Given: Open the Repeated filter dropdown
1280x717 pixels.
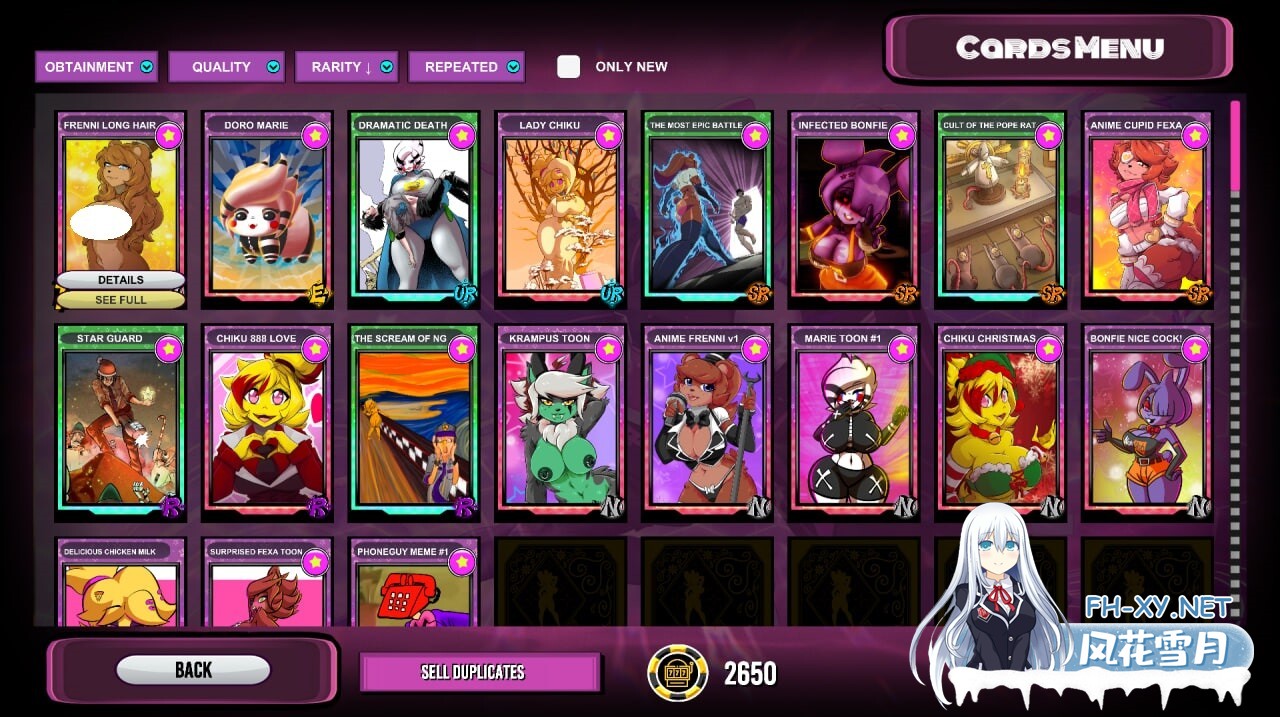Looking at the screenshot, I should [x=466, y=67].
